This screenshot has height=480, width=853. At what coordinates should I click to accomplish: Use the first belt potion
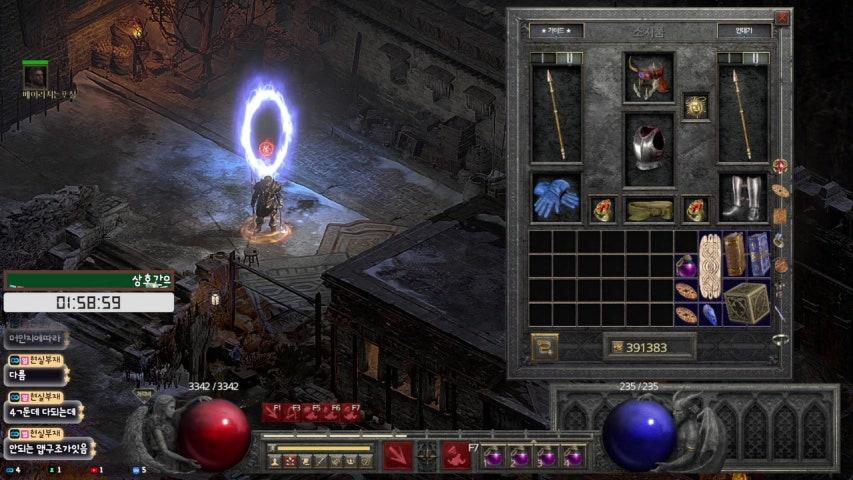click(x=494, y=457)
